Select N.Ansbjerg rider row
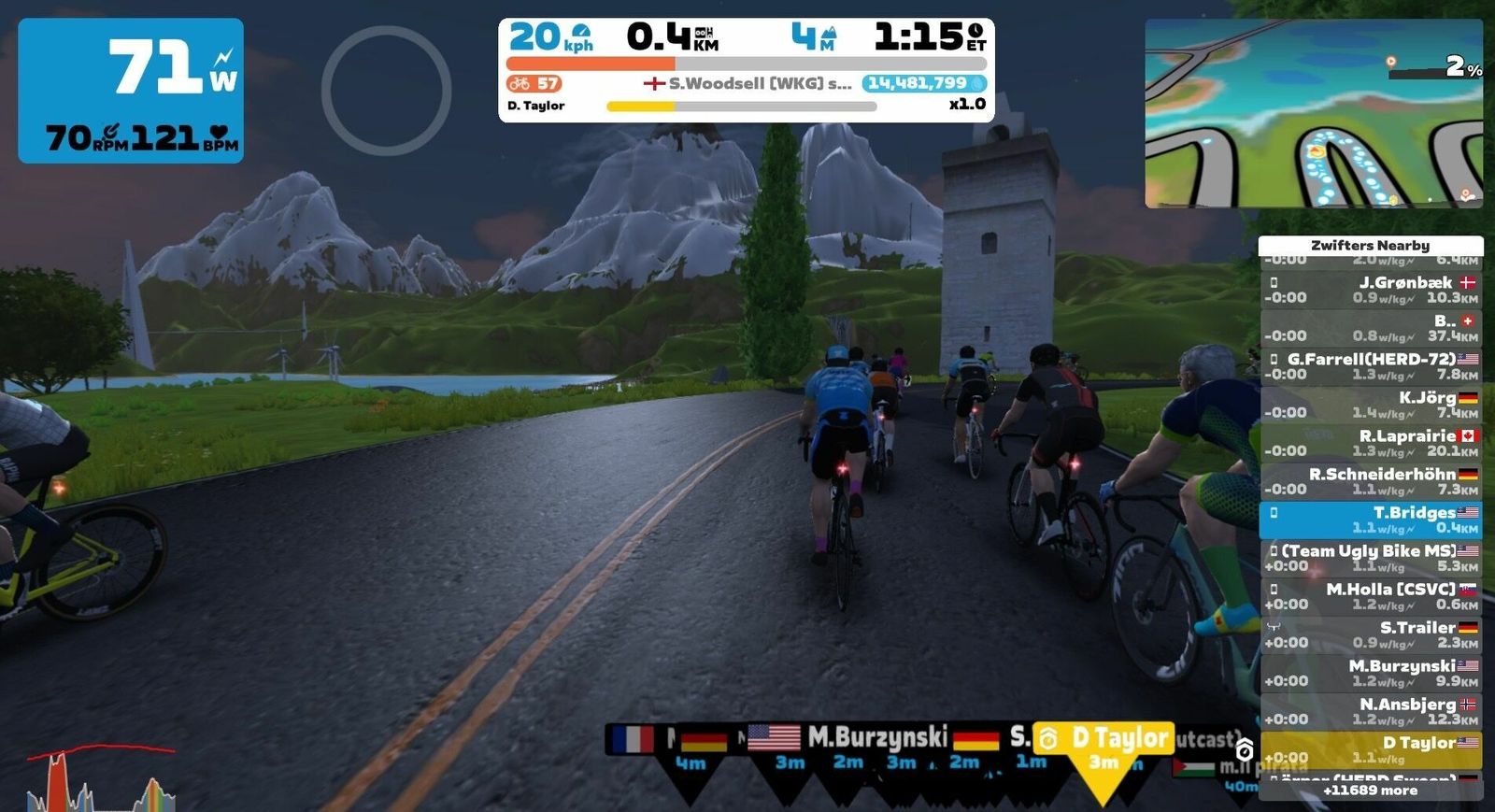1495x812 pixels. 1370,711
